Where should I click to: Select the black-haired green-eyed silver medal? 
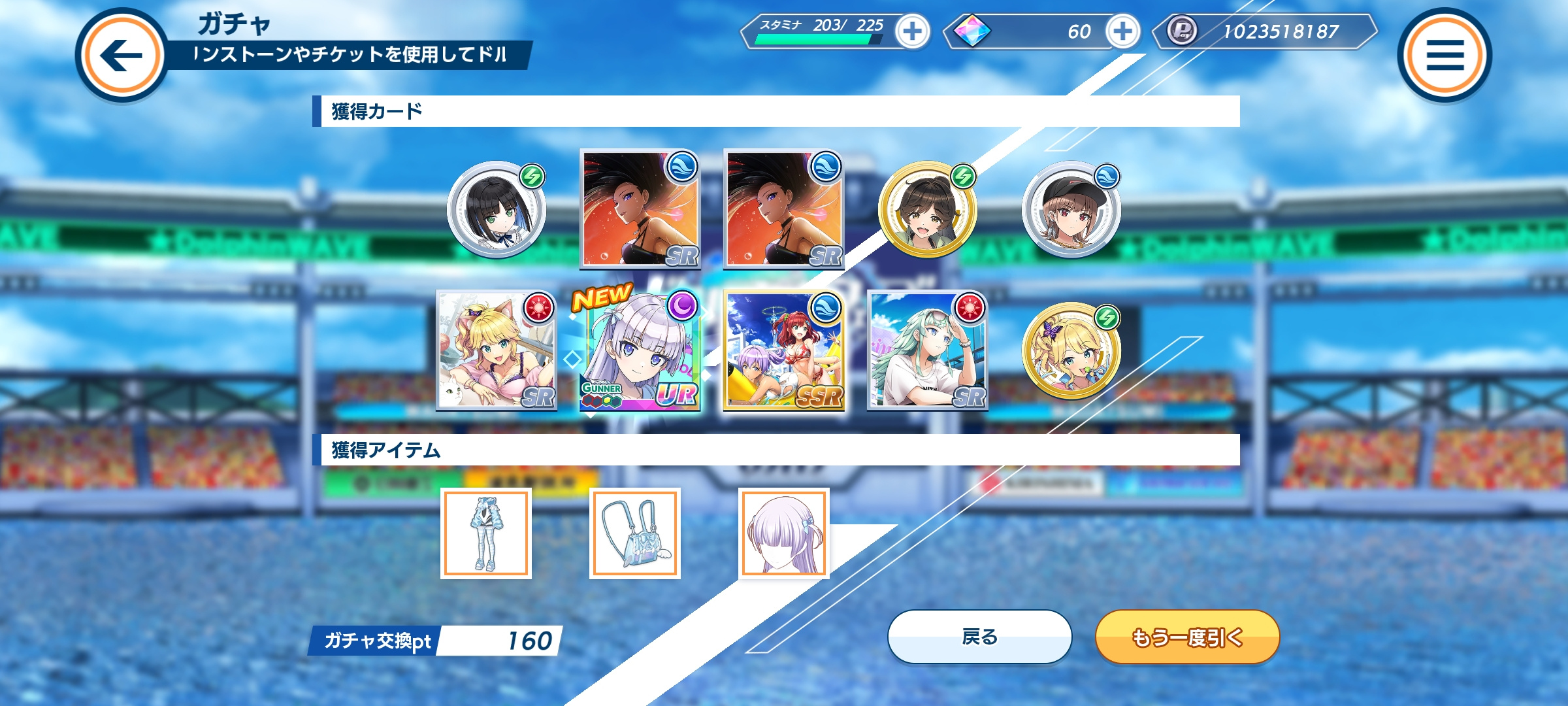click(x=497, y=210)
